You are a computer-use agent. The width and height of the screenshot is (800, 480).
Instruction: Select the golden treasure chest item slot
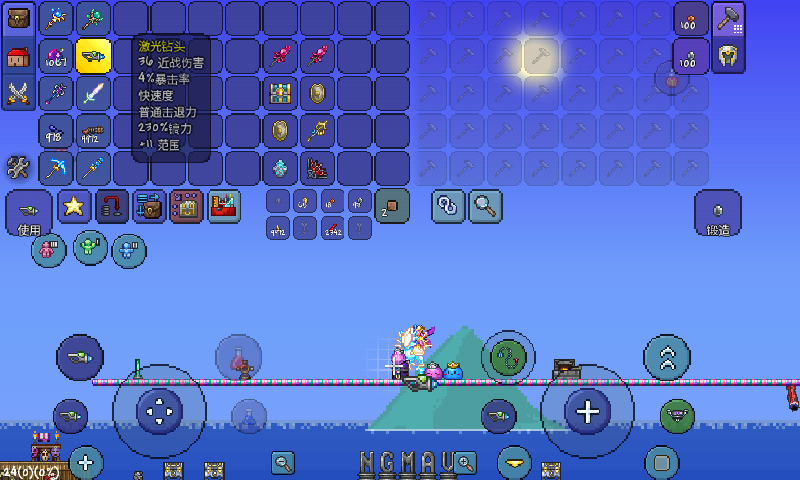pyautogui.click(x=281, y=93)
